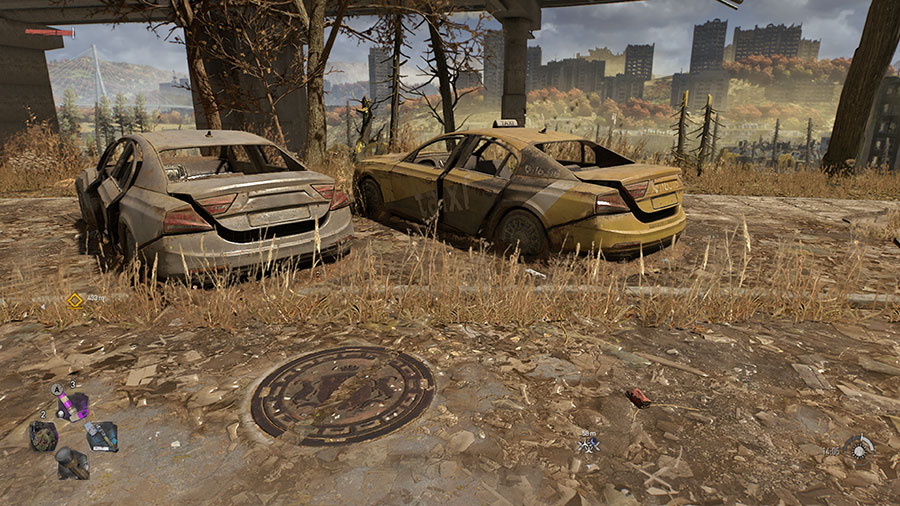Screen dimensions: 900x506
Task: Click the yellow diamond quest marker
Action: (x=74, y=300)
